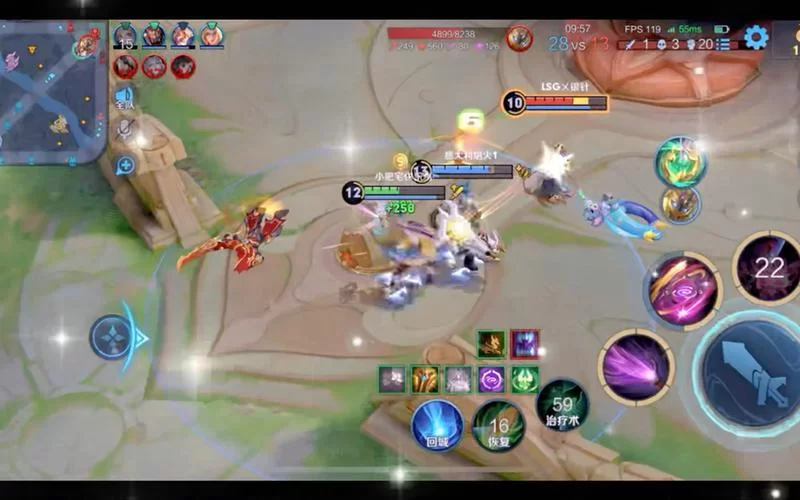800x500 pixels.
Task: Select the enemy hero portrait beside the top health bar
Action: click(x=519, y=39)
